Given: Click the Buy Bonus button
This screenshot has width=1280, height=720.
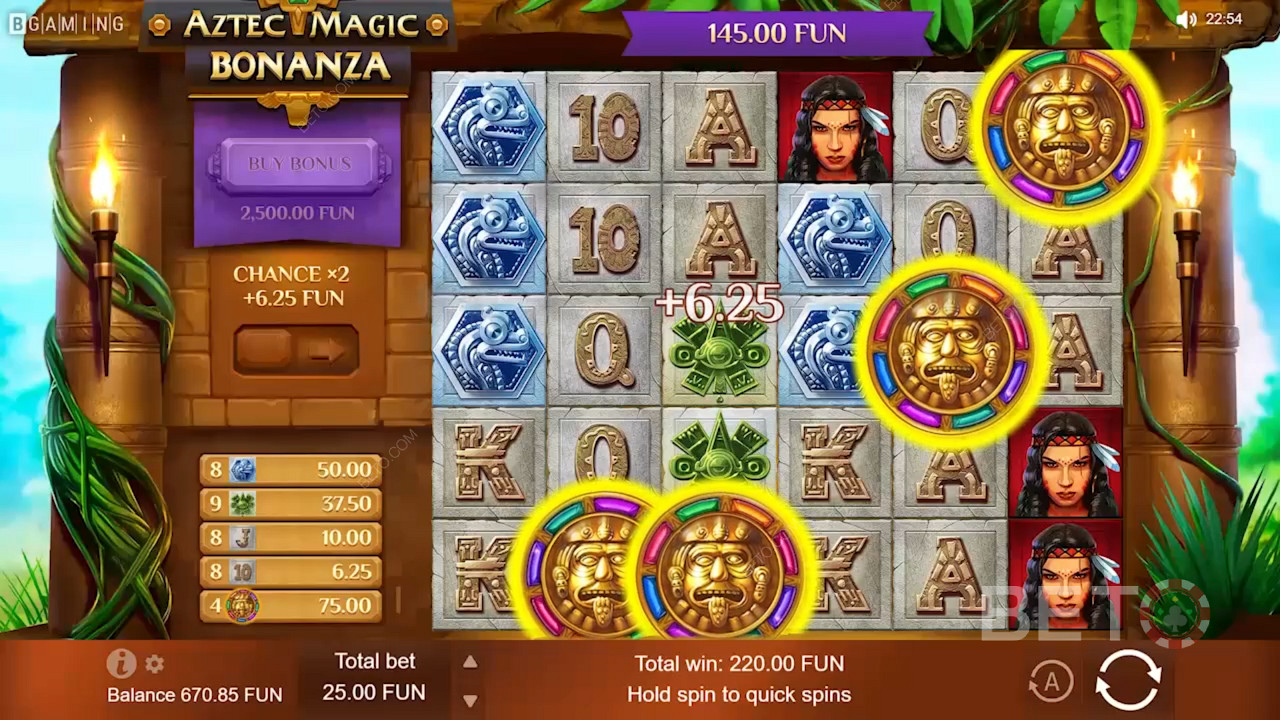Looking at the screenshot, I should pyautogui.click(x=299, y=165).
